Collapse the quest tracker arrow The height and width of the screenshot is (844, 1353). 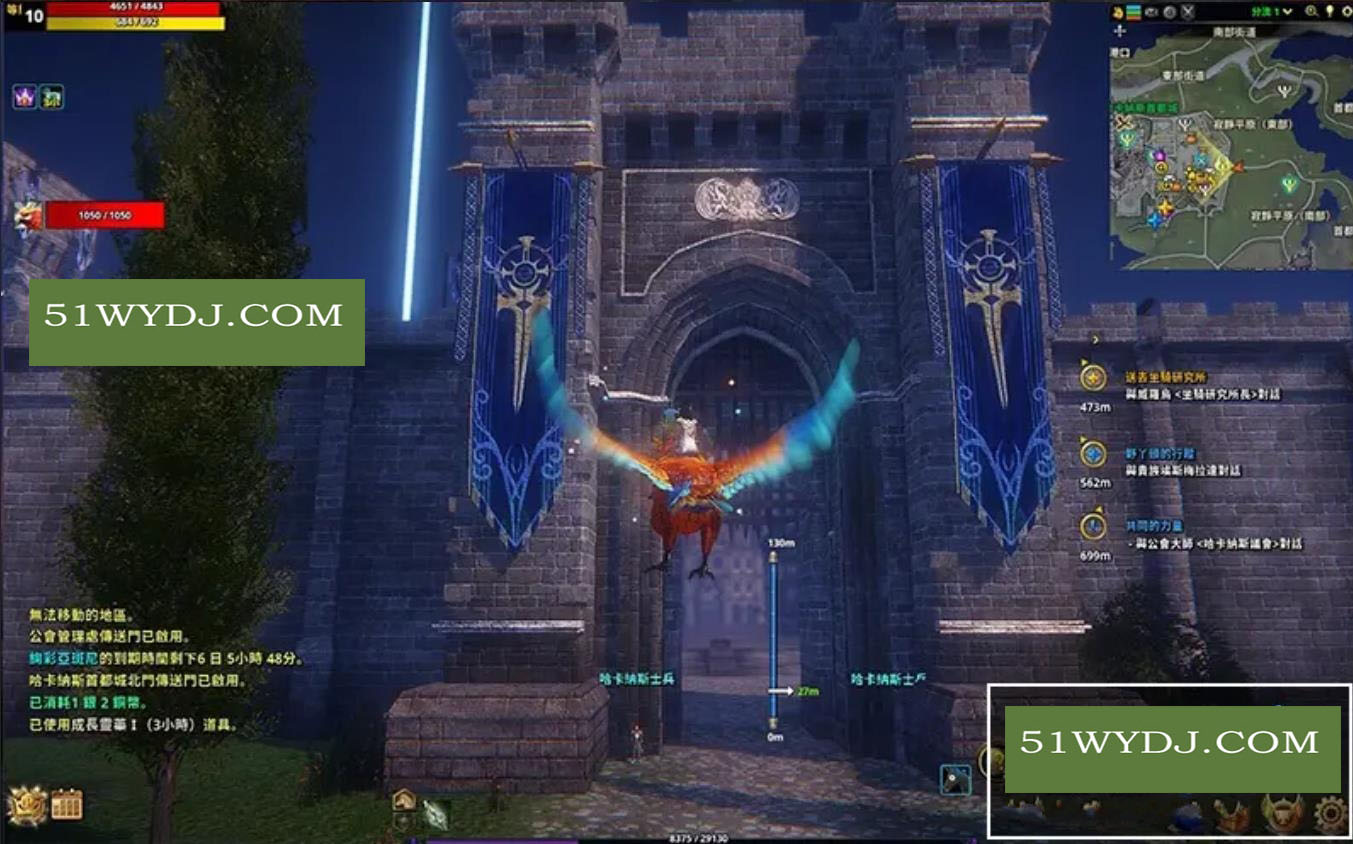pyautogui.click(x=1096, y=340)
